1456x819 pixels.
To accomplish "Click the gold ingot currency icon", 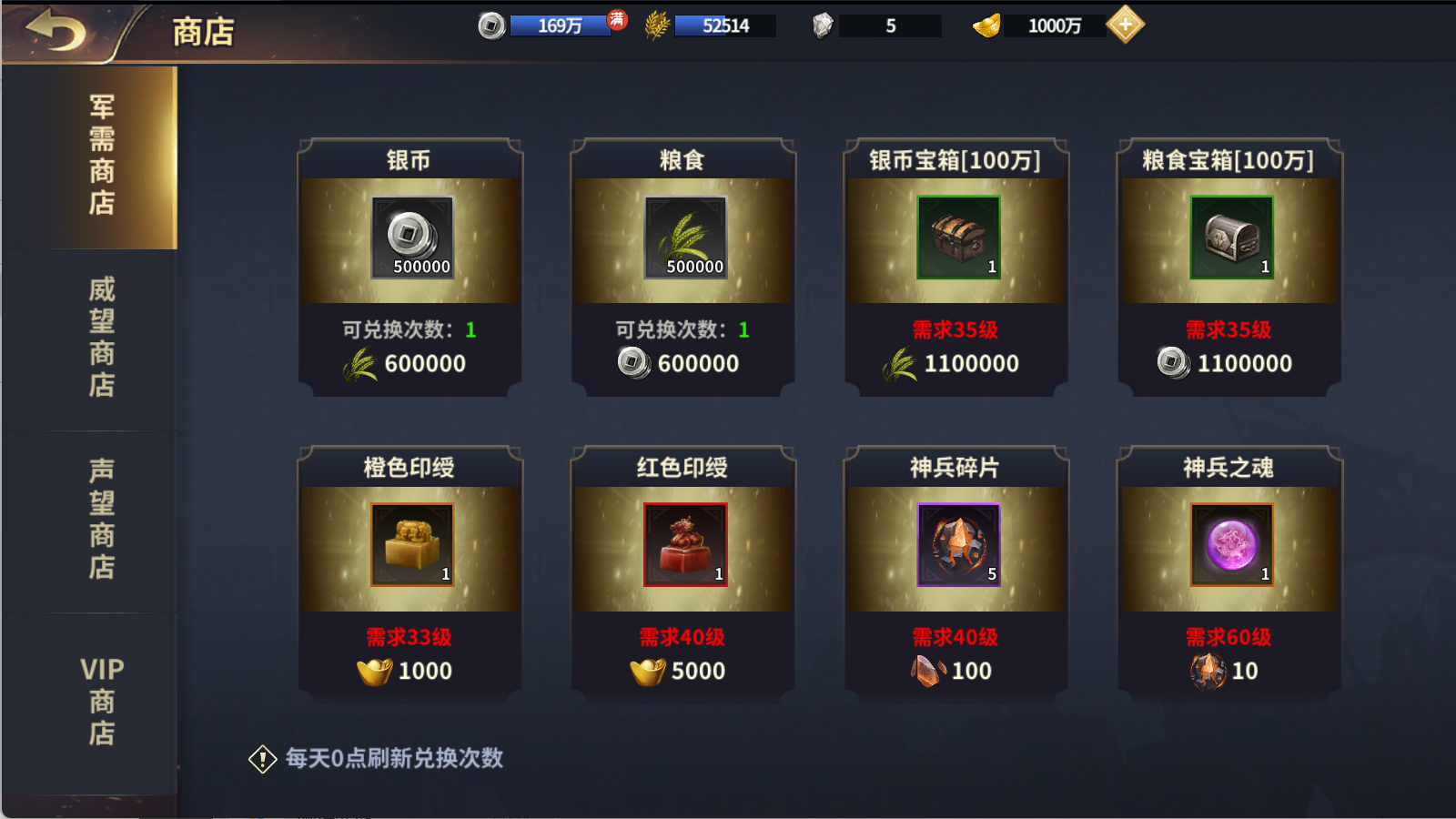I will pos(986,25).
